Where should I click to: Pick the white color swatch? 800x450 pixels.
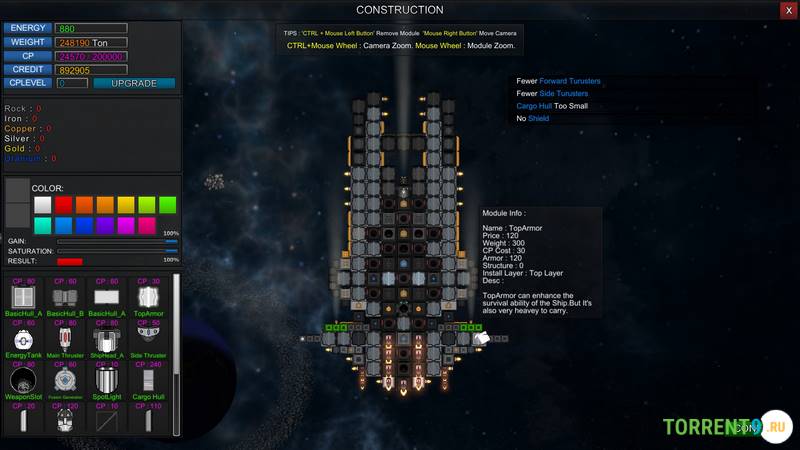(42, 204)
